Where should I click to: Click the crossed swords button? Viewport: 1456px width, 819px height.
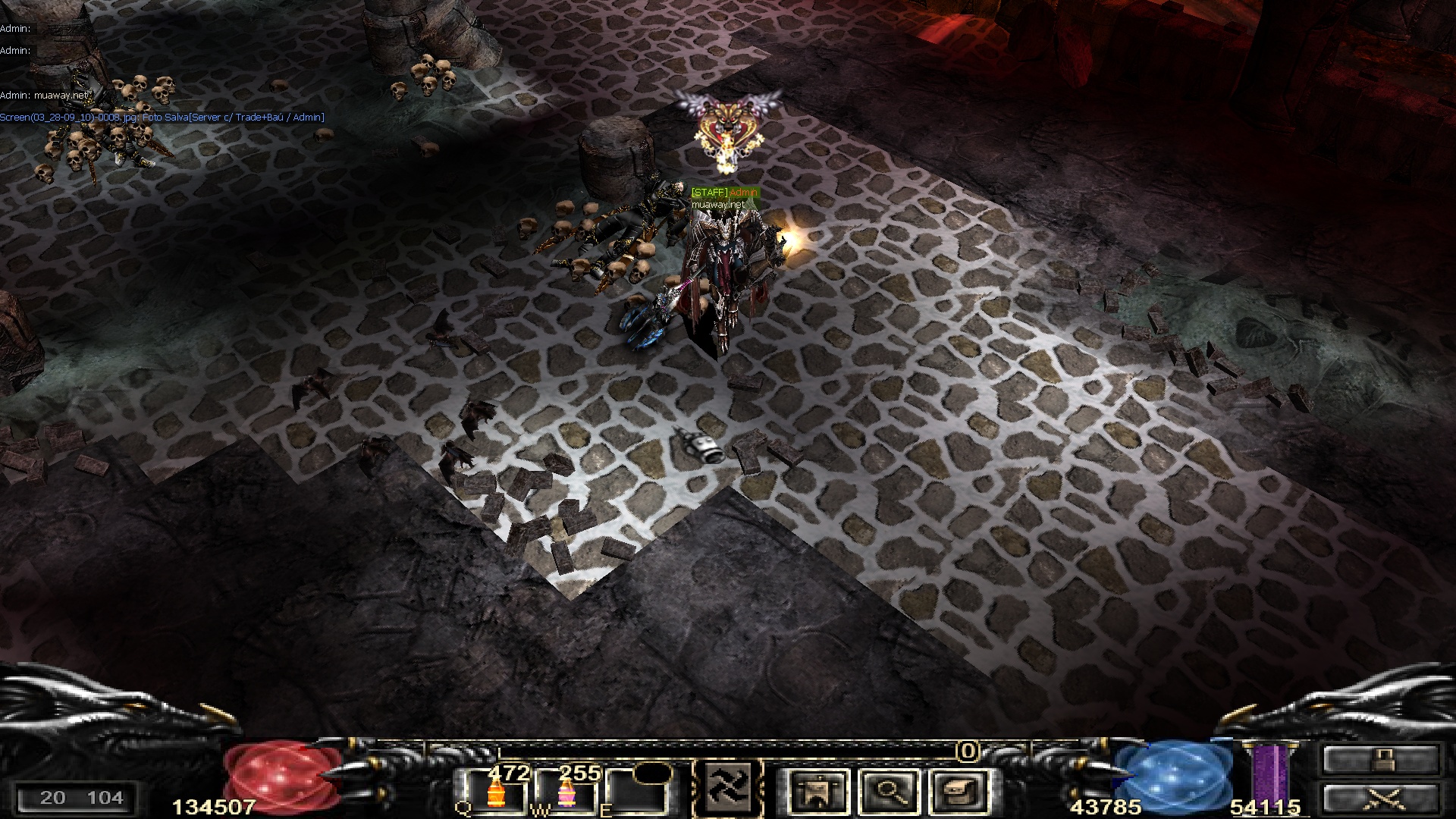(x=1380, y=799)
